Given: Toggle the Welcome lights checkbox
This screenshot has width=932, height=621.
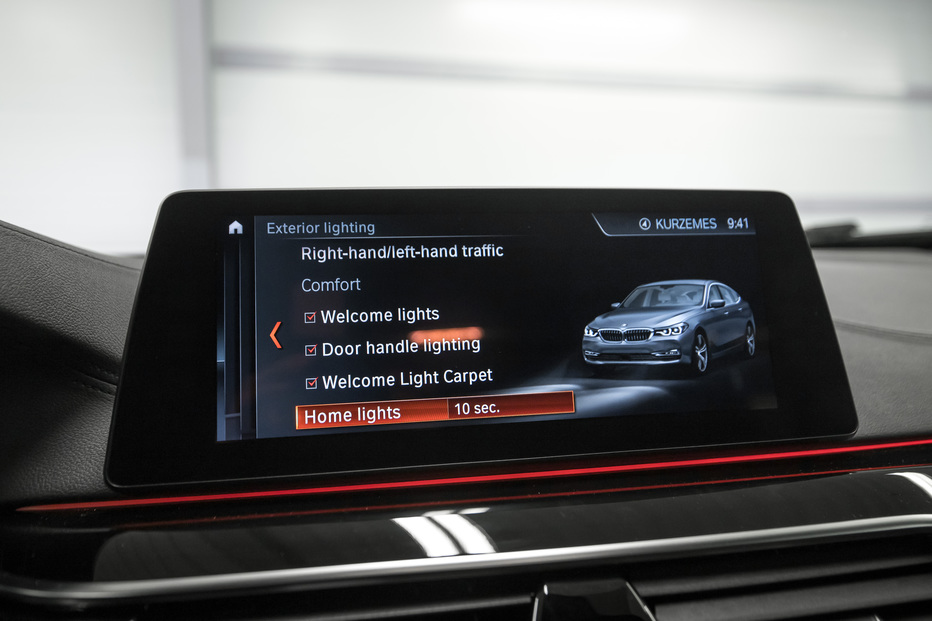Looking at the screenshot, I should pos(310,318).
